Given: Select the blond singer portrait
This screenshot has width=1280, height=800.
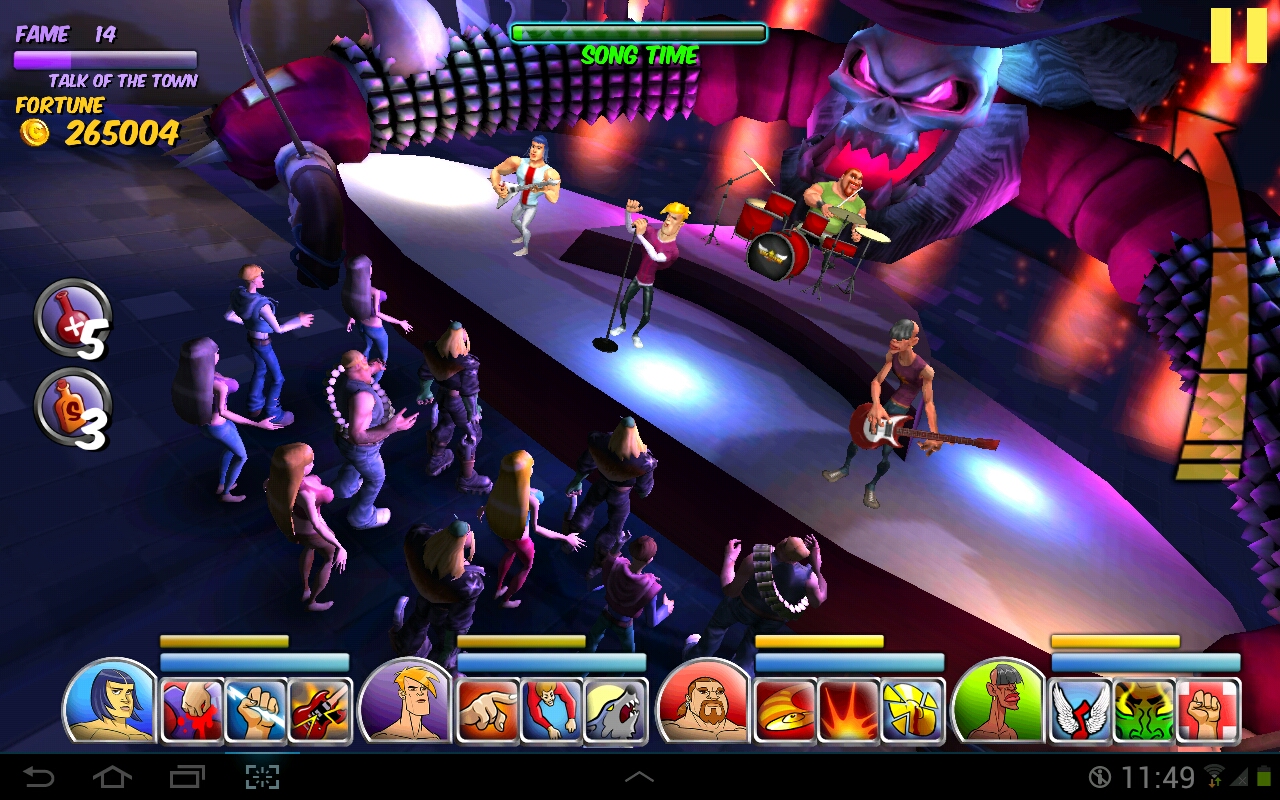Looking at the screenshot, I should pyautogui.click(x=407, y=702).
